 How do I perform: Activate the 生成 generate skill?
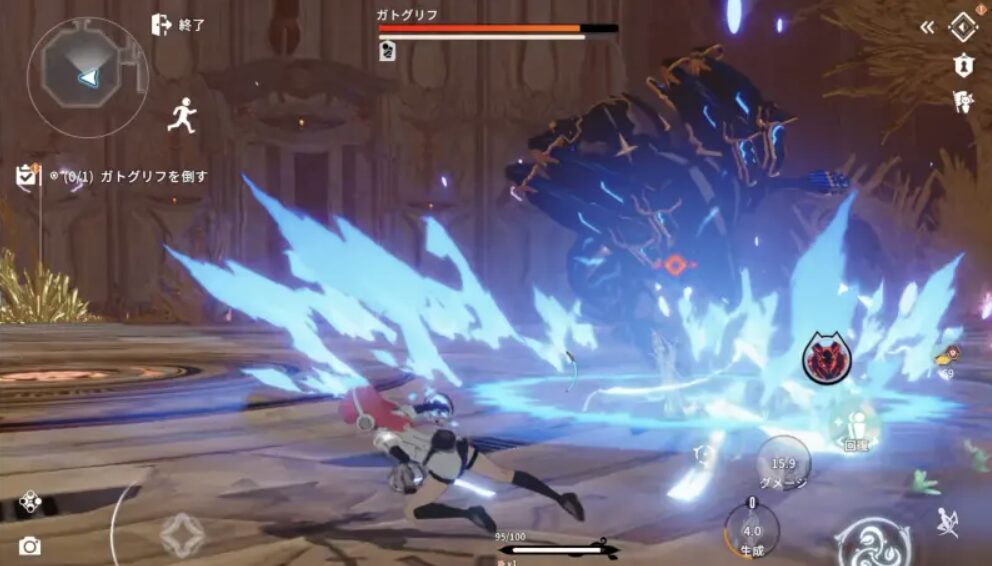(752, 530)
